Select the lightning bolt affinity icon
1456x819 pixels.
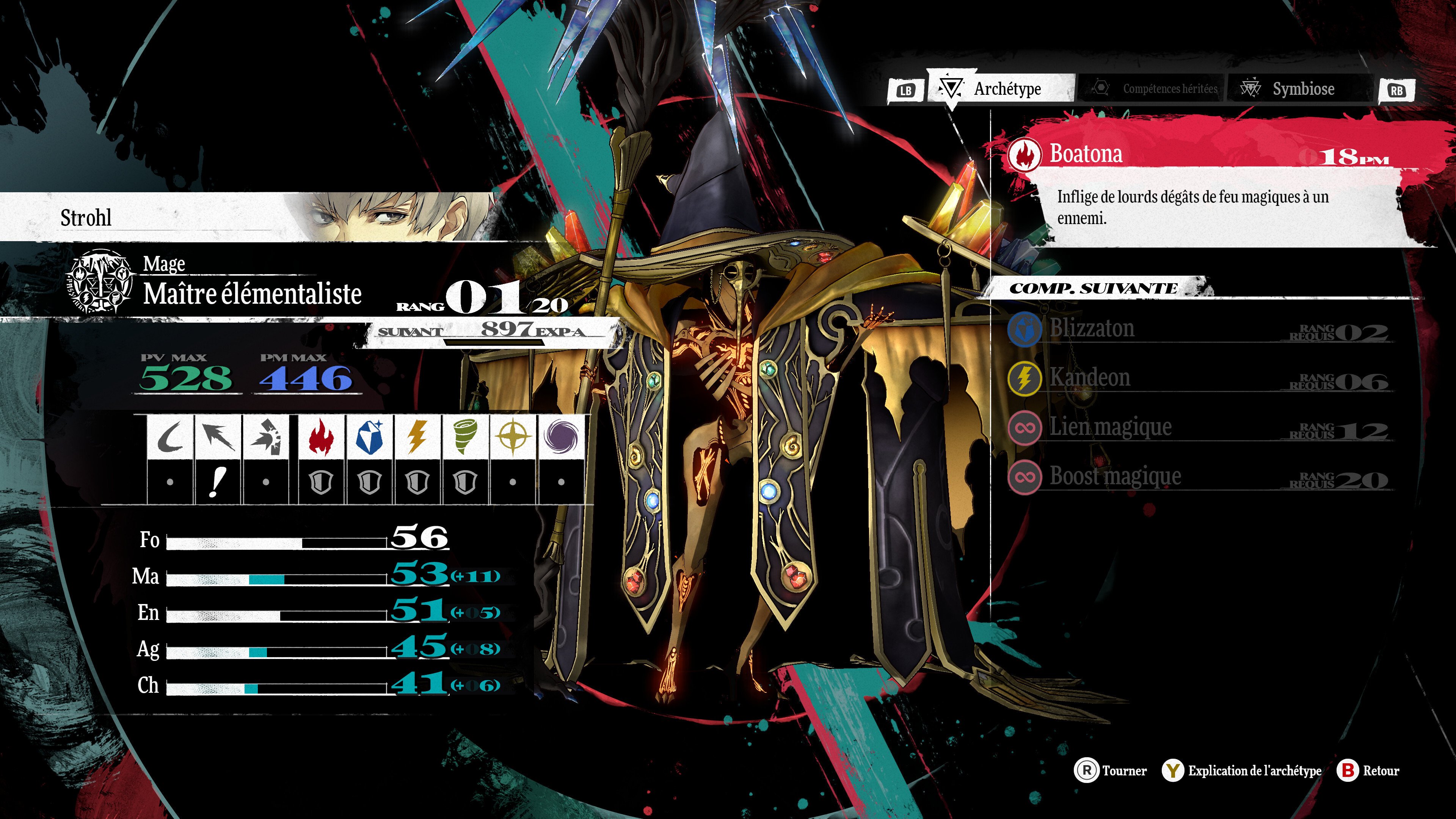(417, 437)
